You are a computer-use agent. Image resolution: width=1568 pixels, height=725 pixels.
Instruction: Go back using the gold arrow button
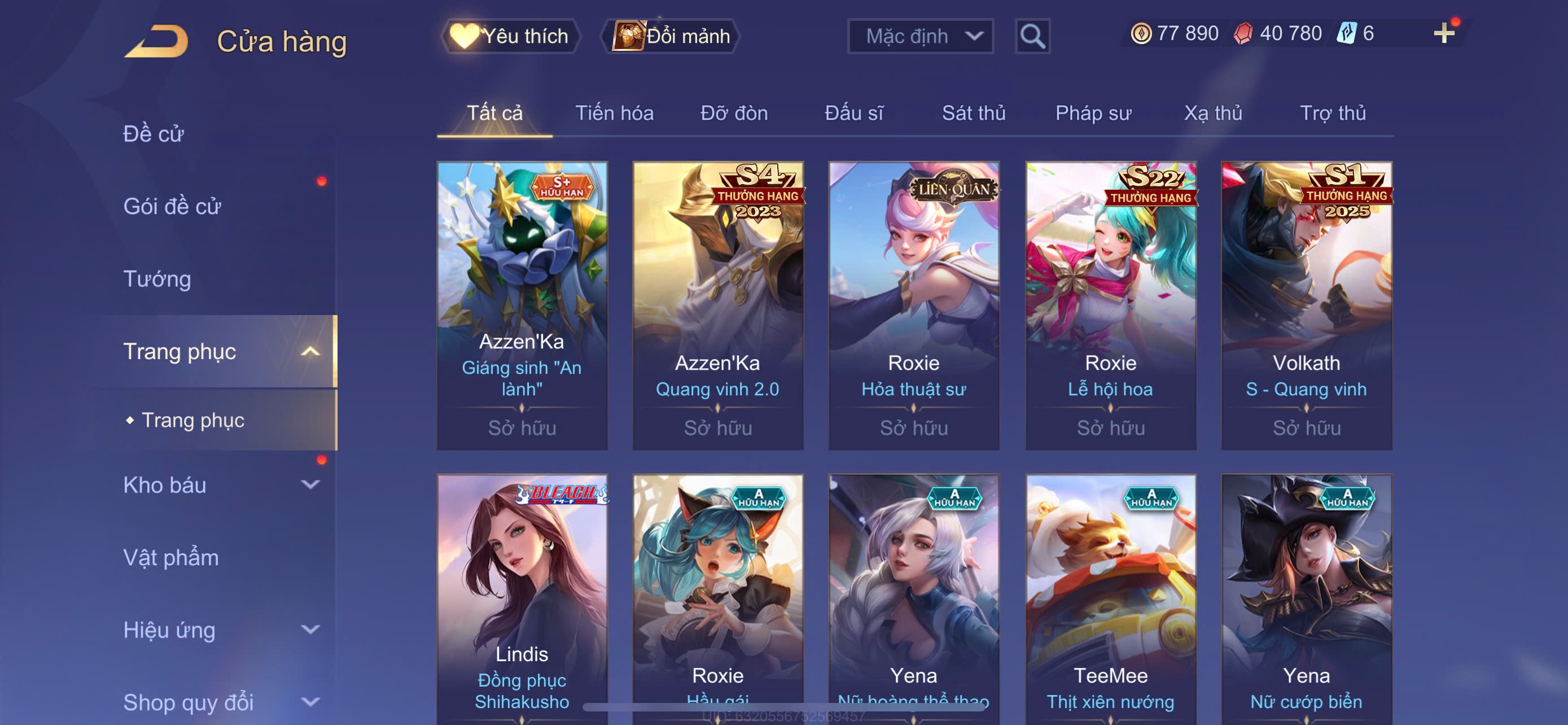pos(157,41)
